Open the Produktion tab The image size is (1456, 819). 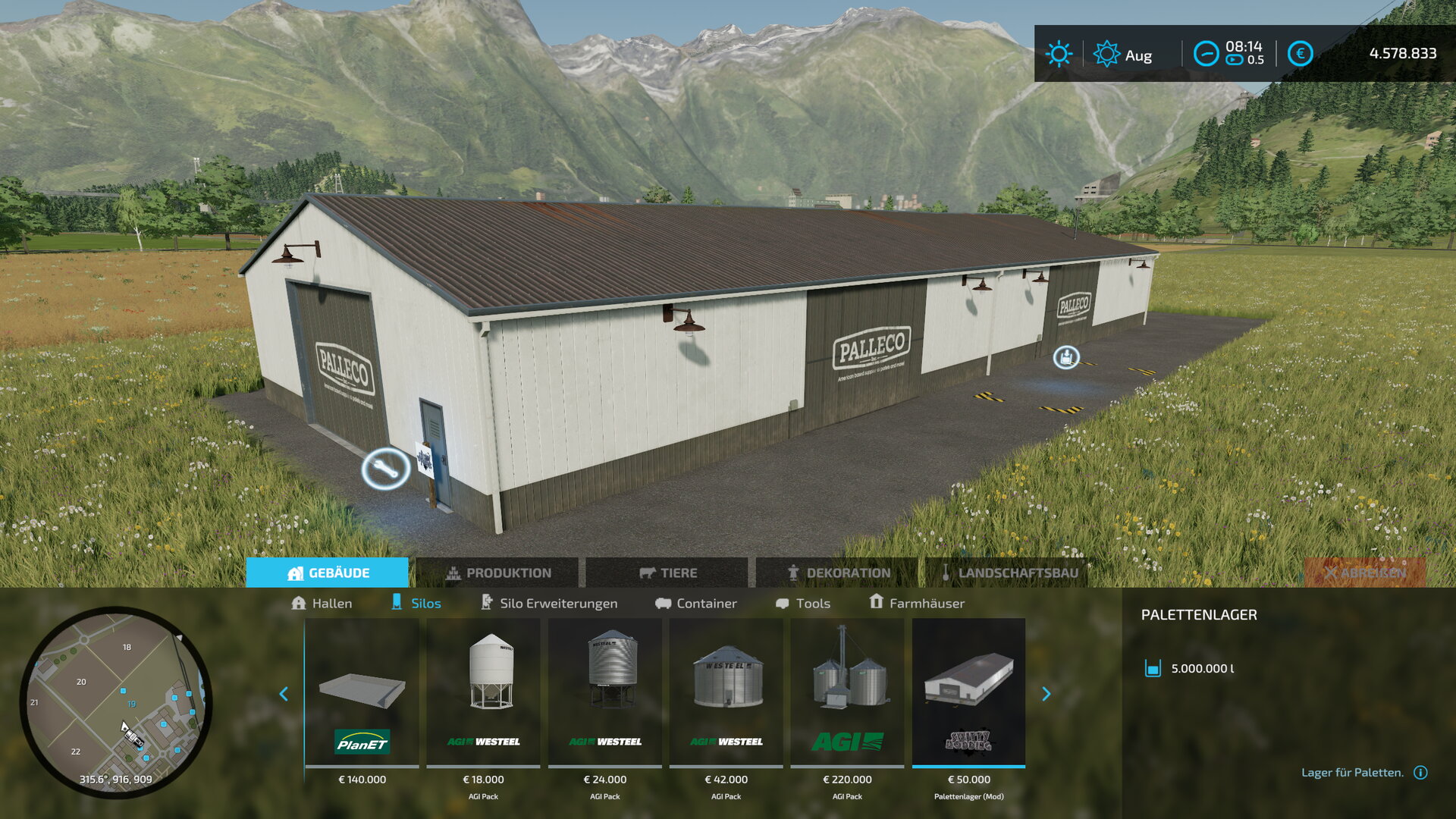coord(497,573)
